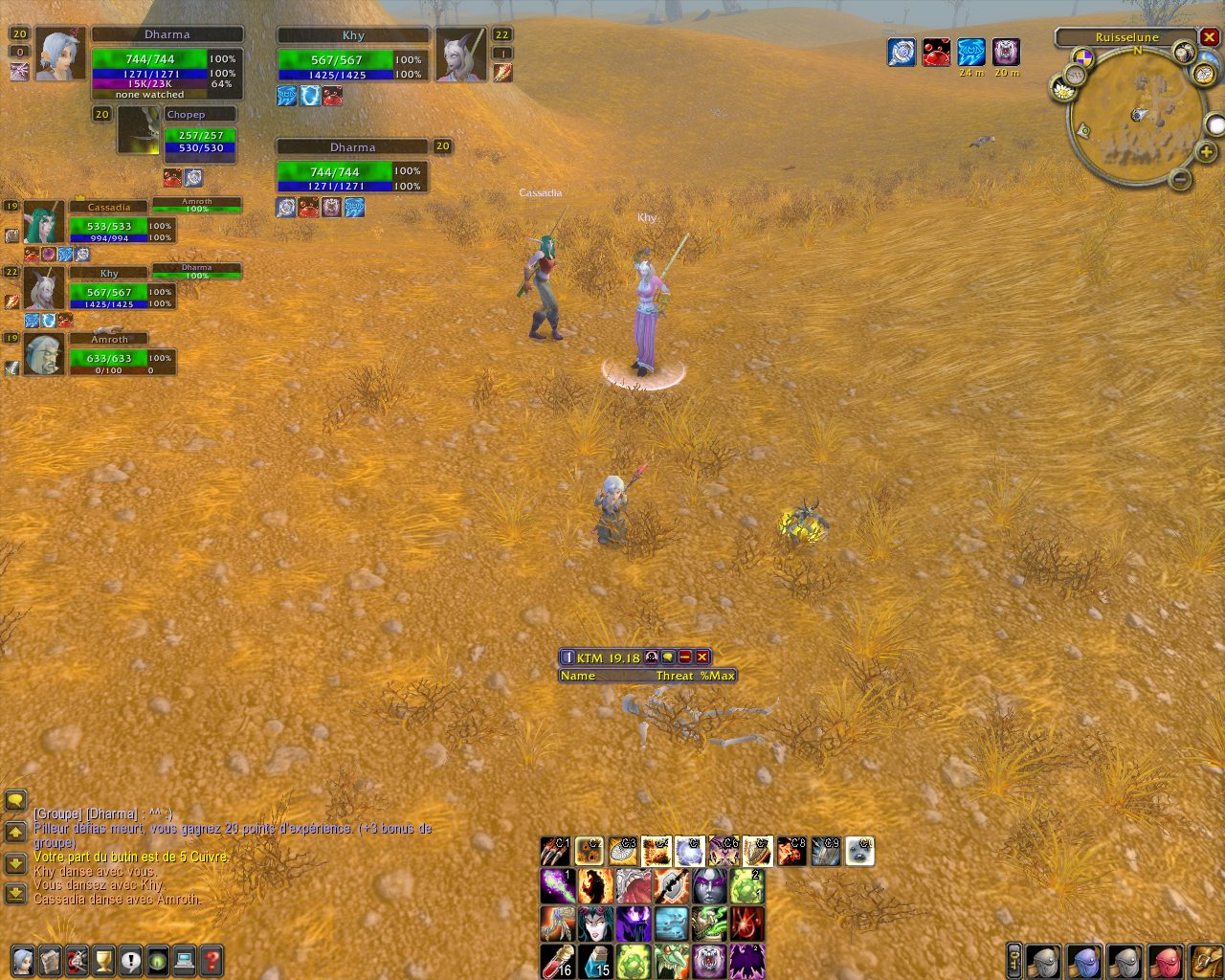This screenshot has width=1225, height=980.
Task: Jump chat to bottom with underlined arrow
Action: (15, 894)
